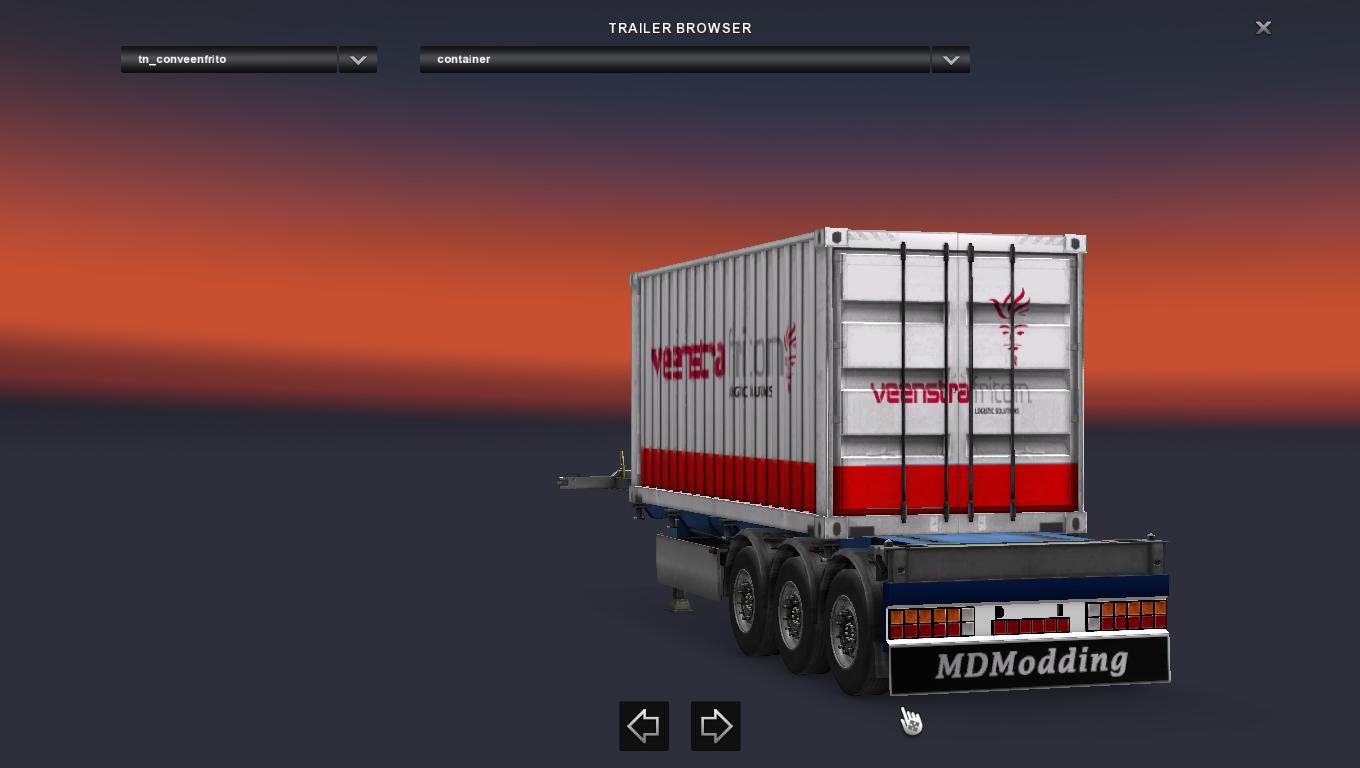
Task: Show the previous trailer with left arrow
Action: 644,726
